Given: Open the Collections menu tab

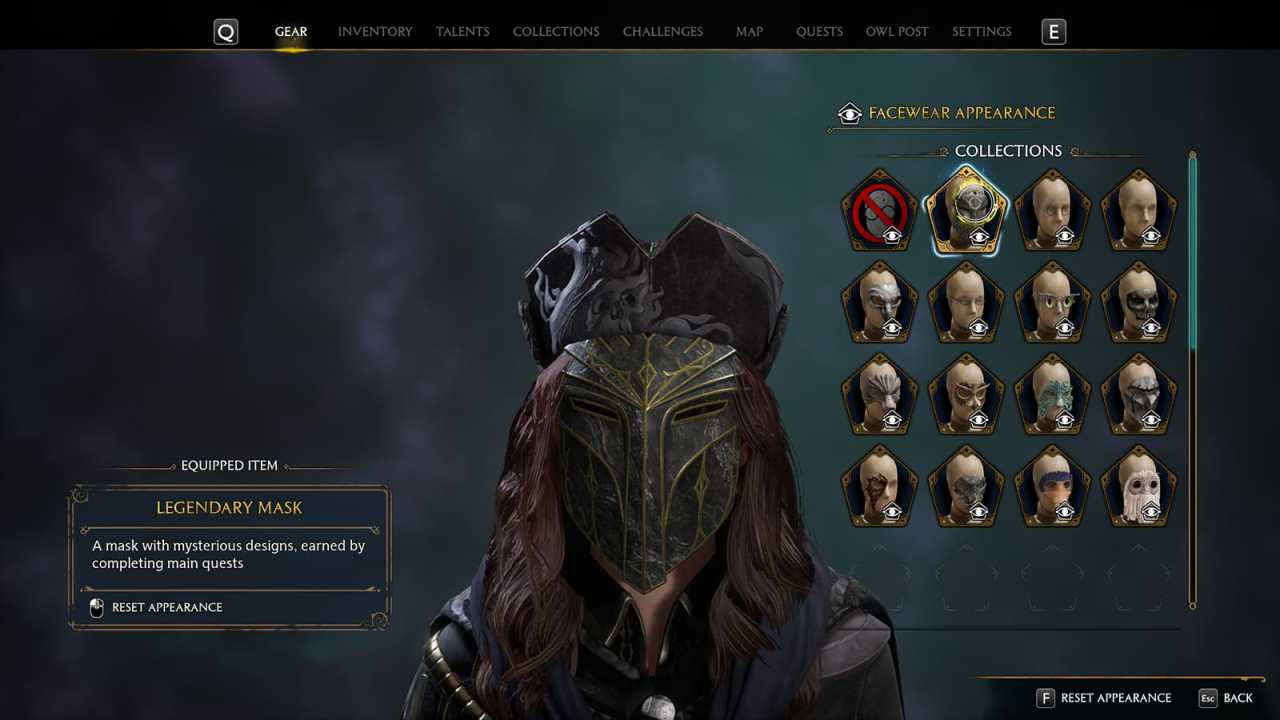Looking at the screenshot, I should [x=556, y=31].
